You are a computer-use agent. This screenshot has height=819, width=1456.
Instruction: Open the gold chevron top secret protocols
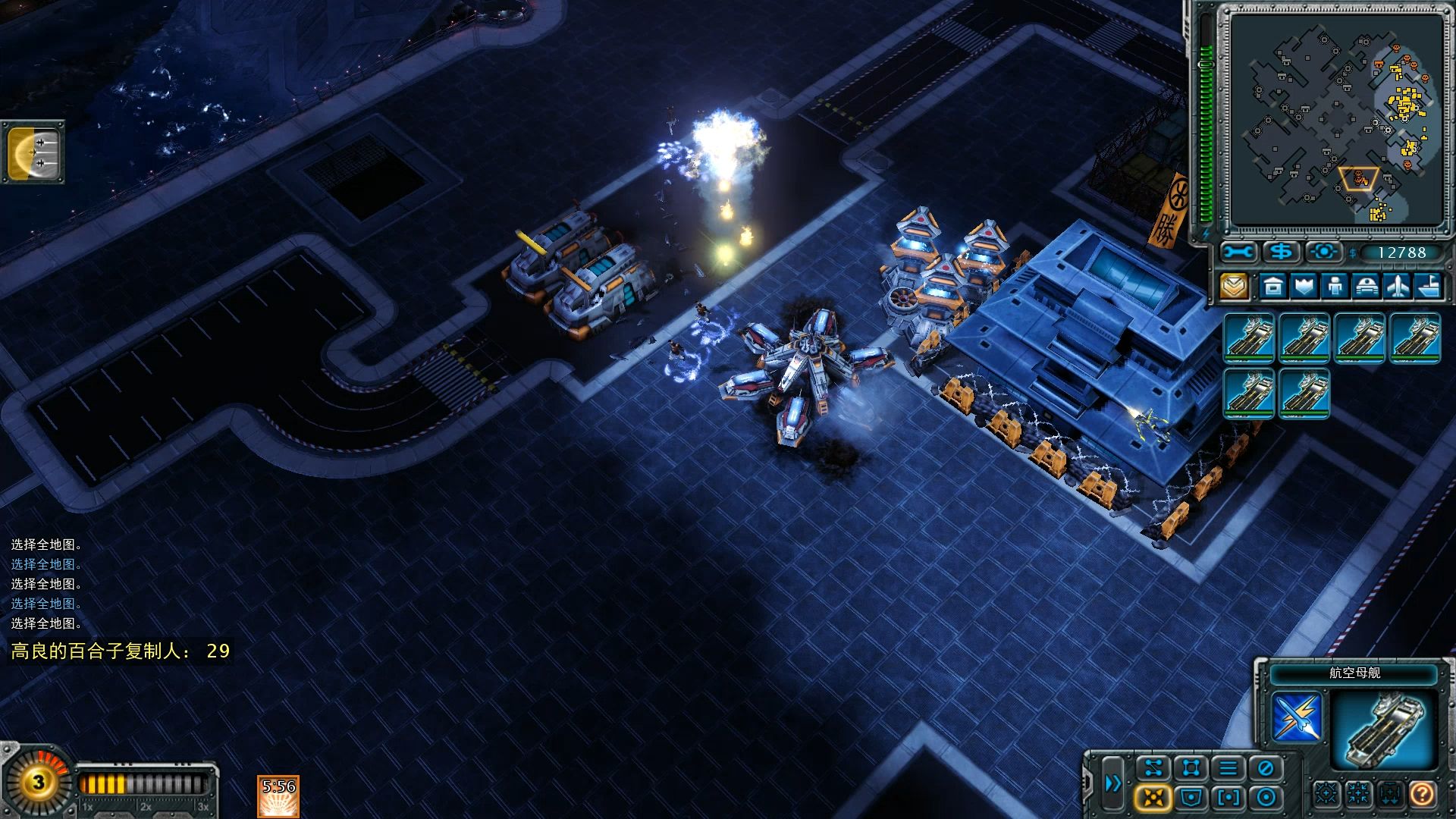[1234, 286]
